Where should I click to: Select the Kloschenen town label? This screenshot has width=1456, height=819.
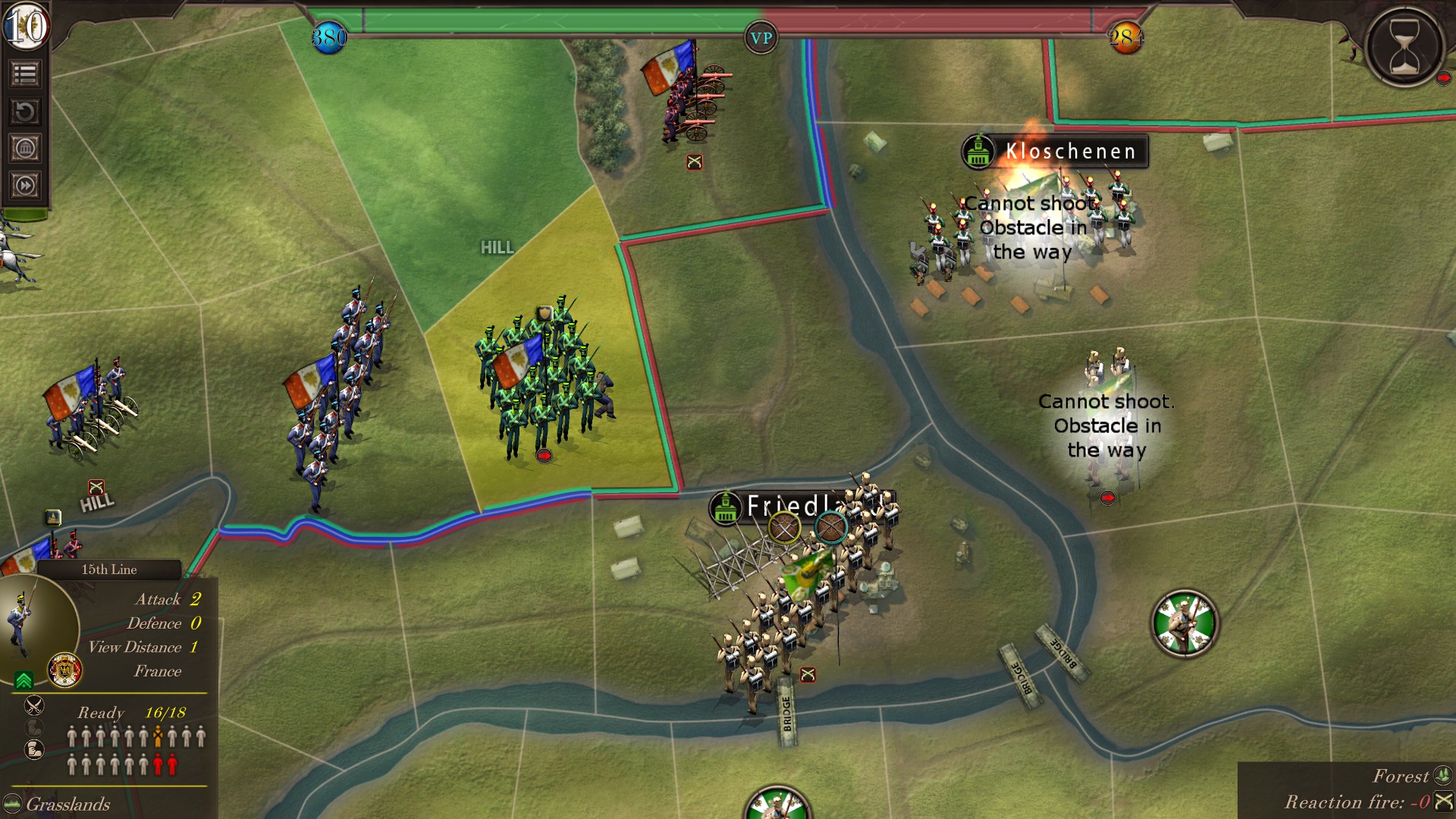1069,152
